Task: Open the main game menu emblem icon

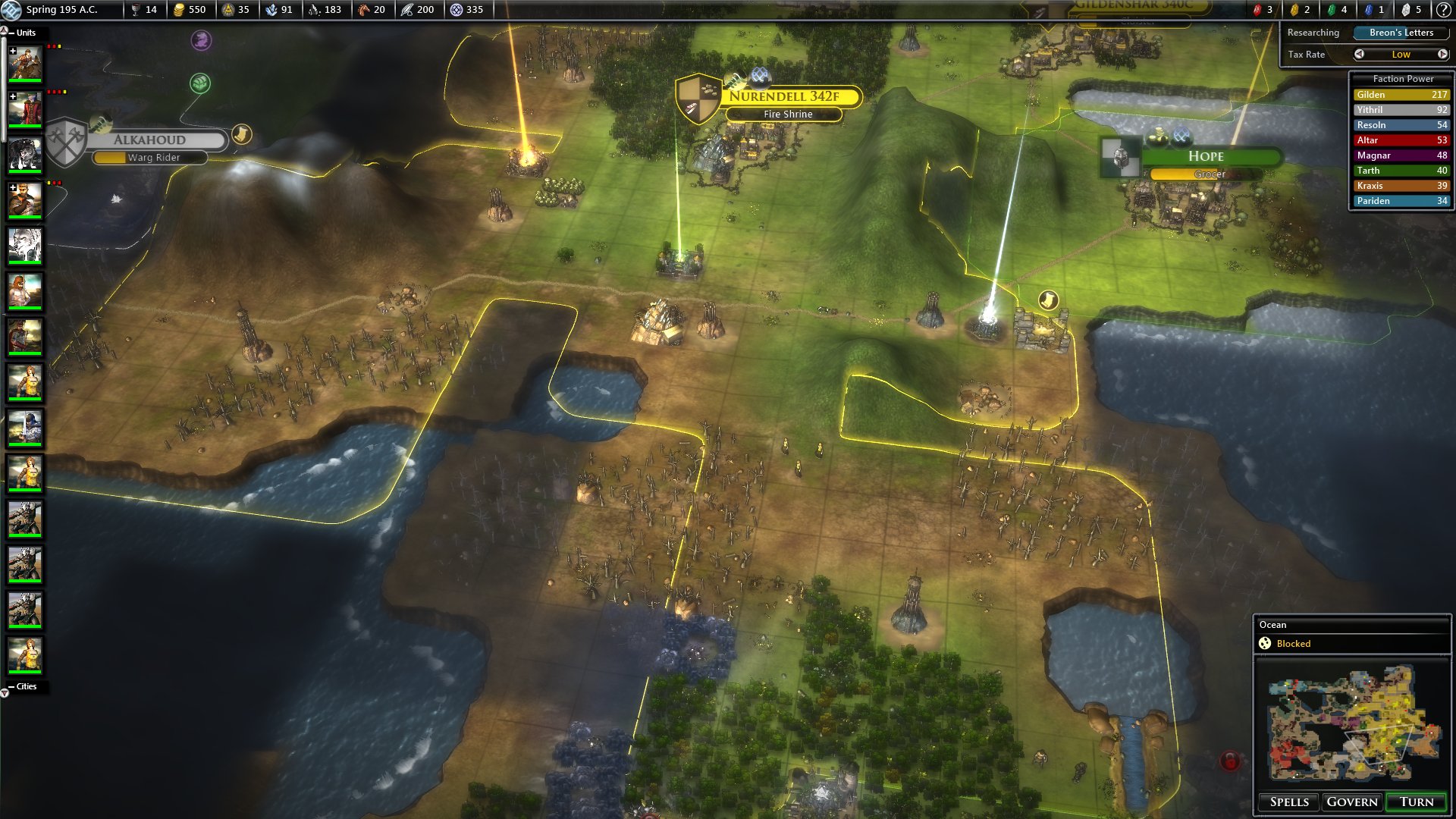Action: tap(11, 10)
